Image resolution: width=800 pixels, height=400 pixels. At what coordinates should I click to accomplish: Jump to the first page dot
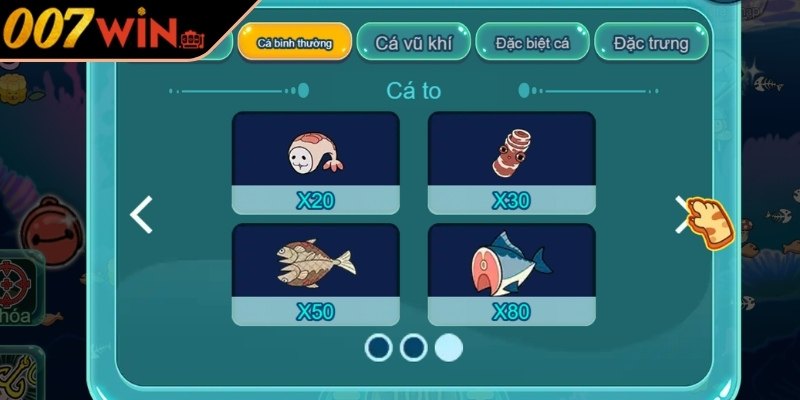(x=379, y=347)
